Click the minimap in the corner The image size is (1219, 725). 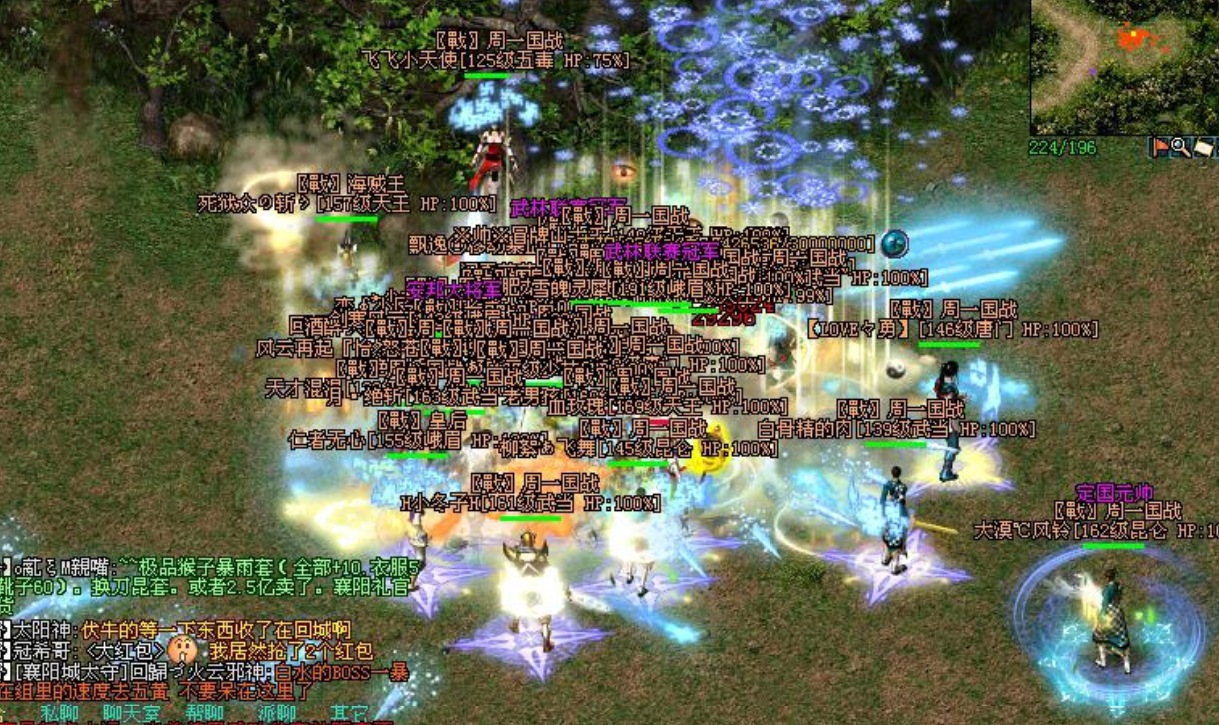pos(1124,66)
